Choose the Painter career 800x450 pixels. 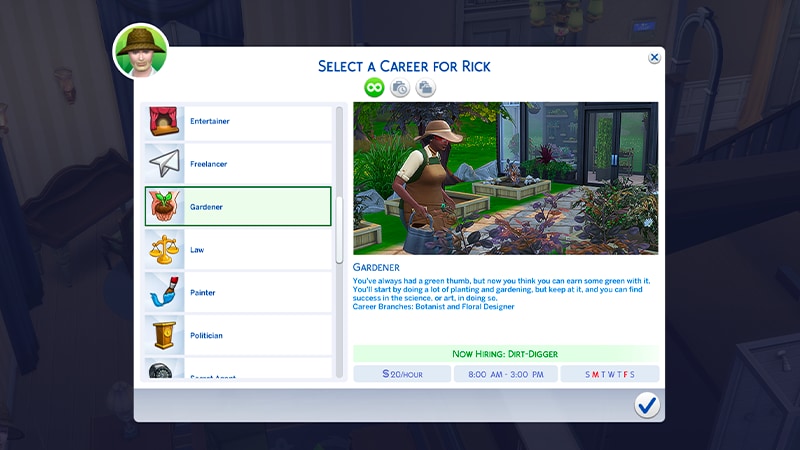238,293
